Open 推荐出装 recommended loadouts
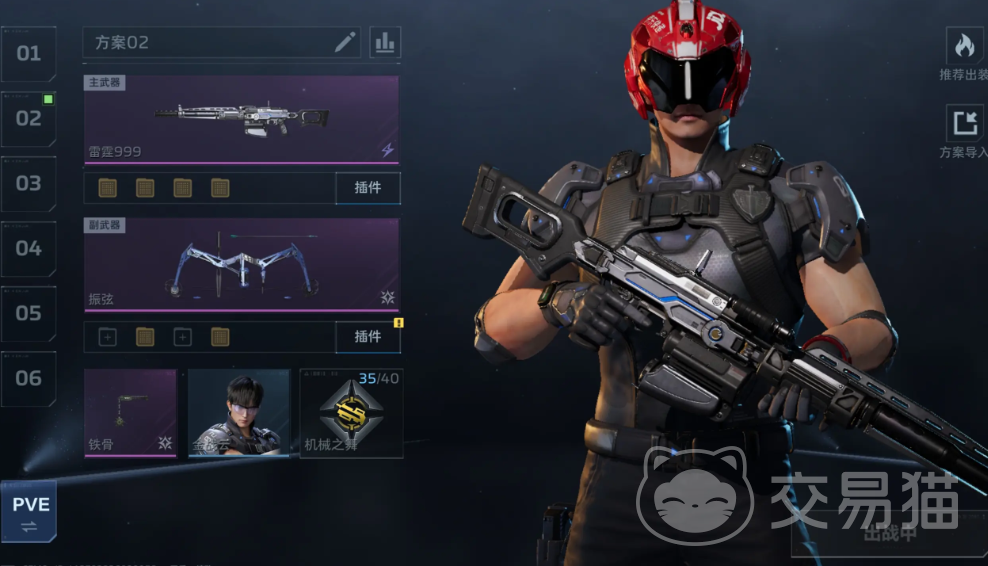 [x=964, y=54]
